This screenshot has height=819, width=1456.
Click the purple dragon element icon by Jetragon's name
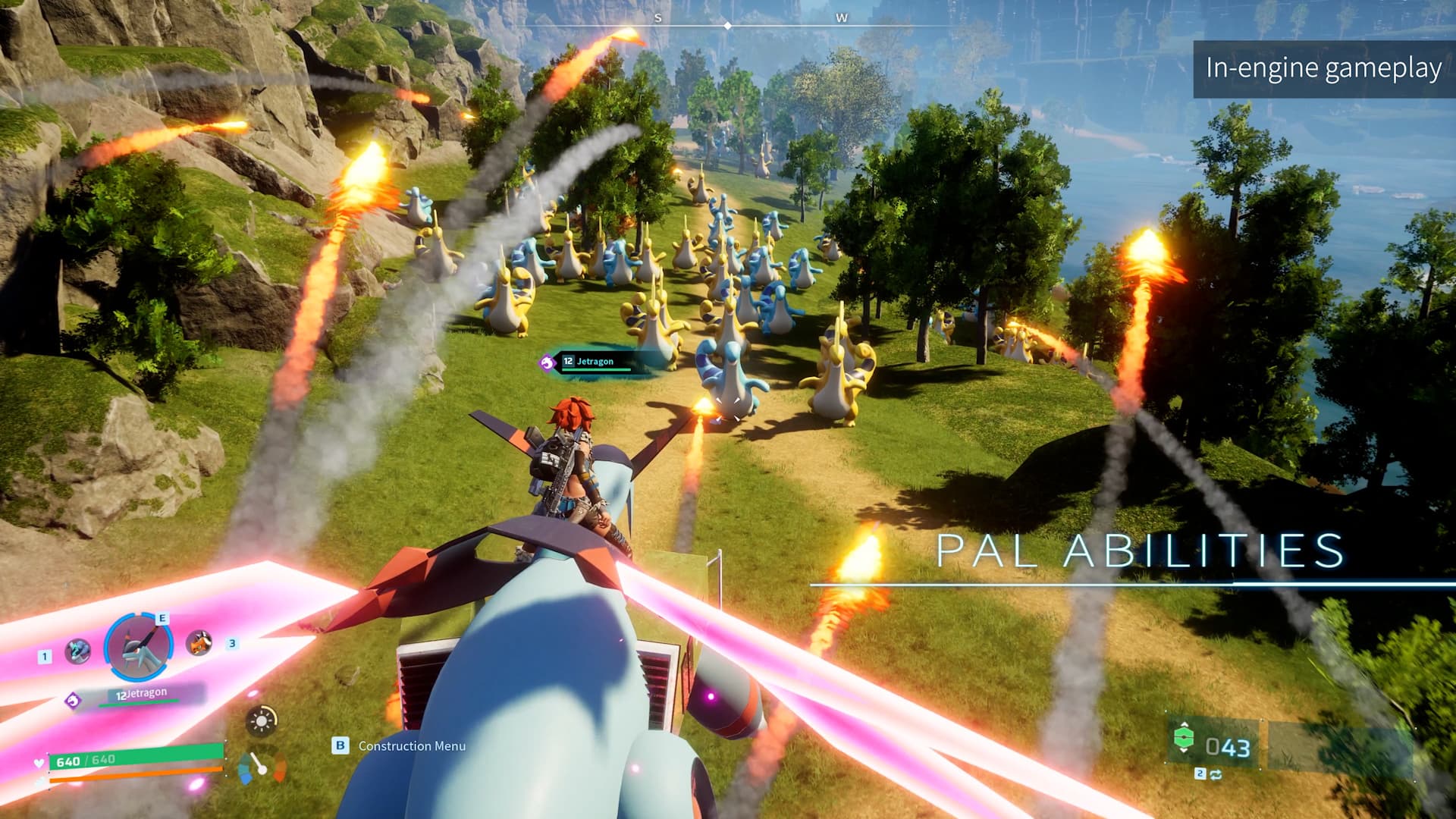(74, 700)
